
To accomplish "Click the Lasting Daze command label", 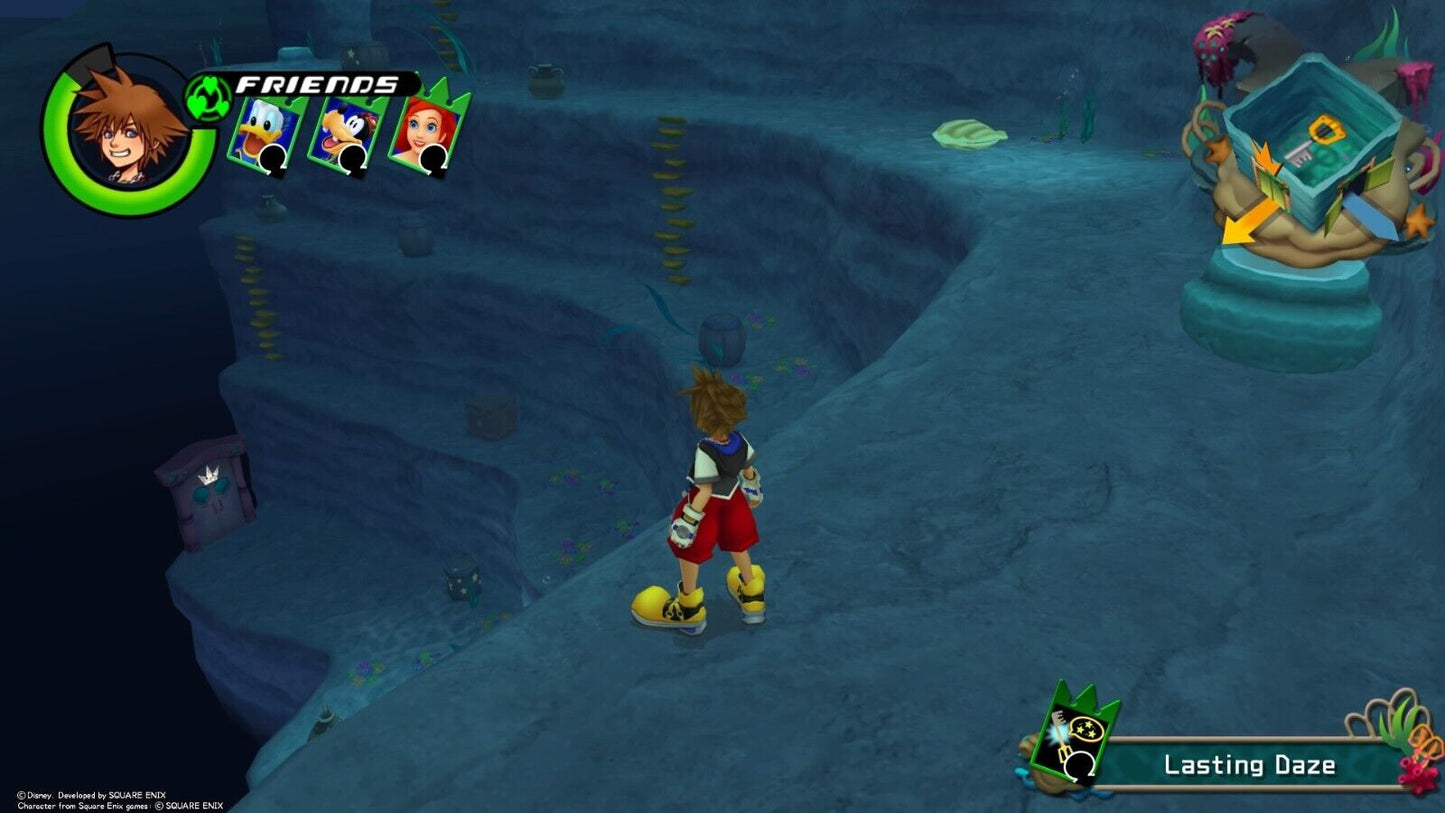I will point(1250,766).
